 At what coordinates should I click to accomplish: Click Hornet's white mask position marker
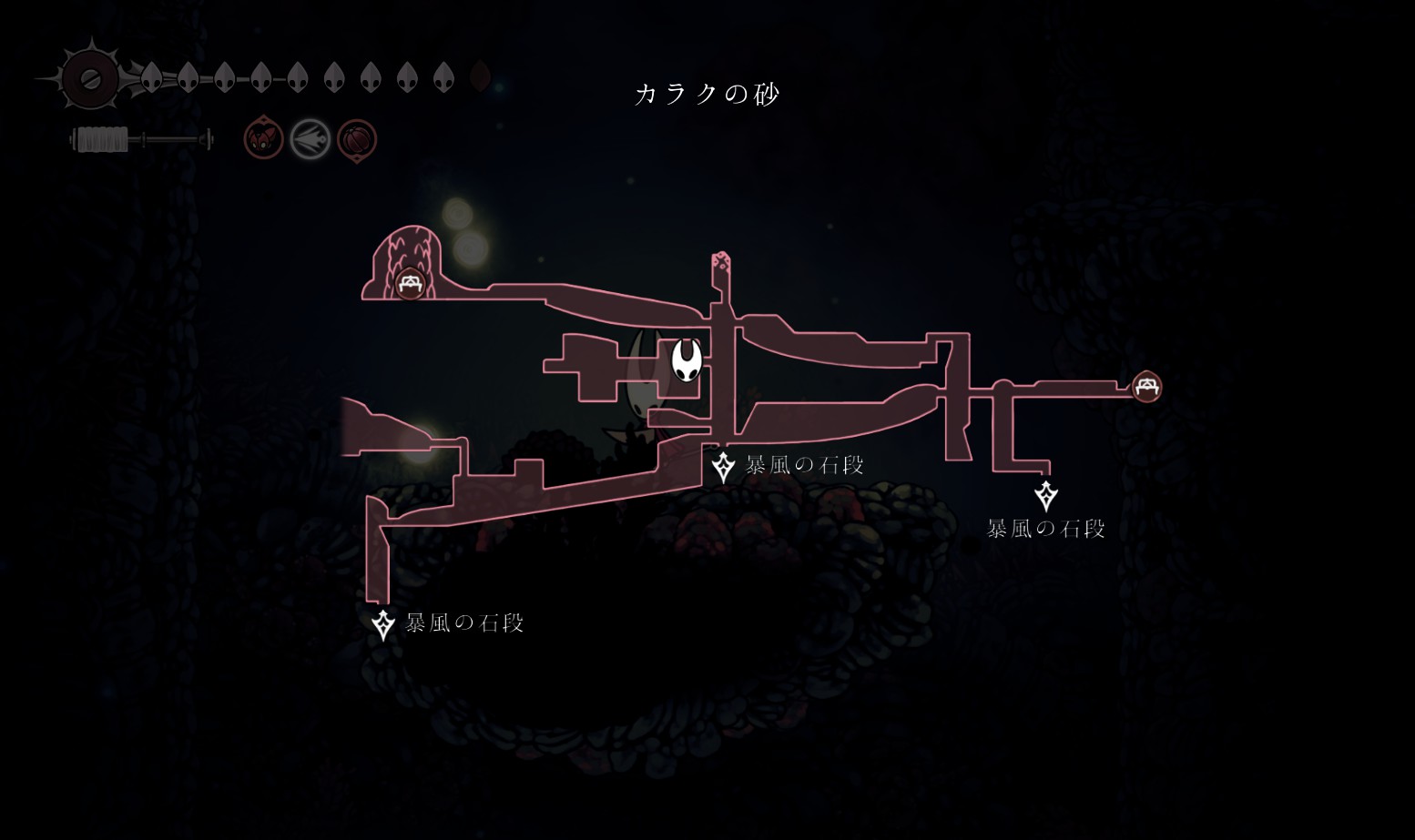click(687, 360)
